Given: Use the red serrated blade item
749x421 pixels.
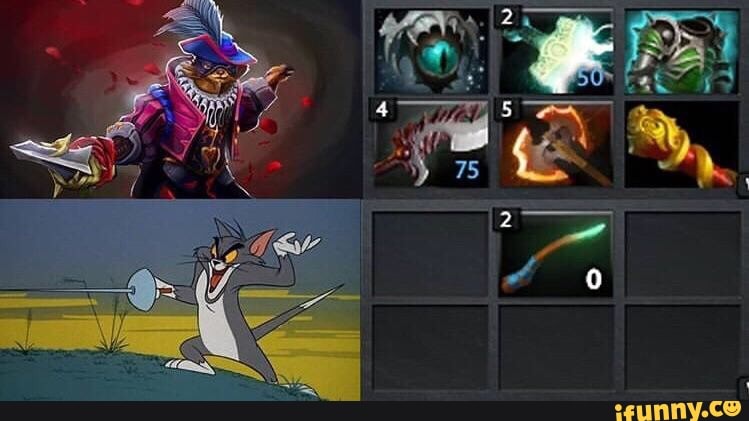Looking at the screenshot, I should point(431,143).
